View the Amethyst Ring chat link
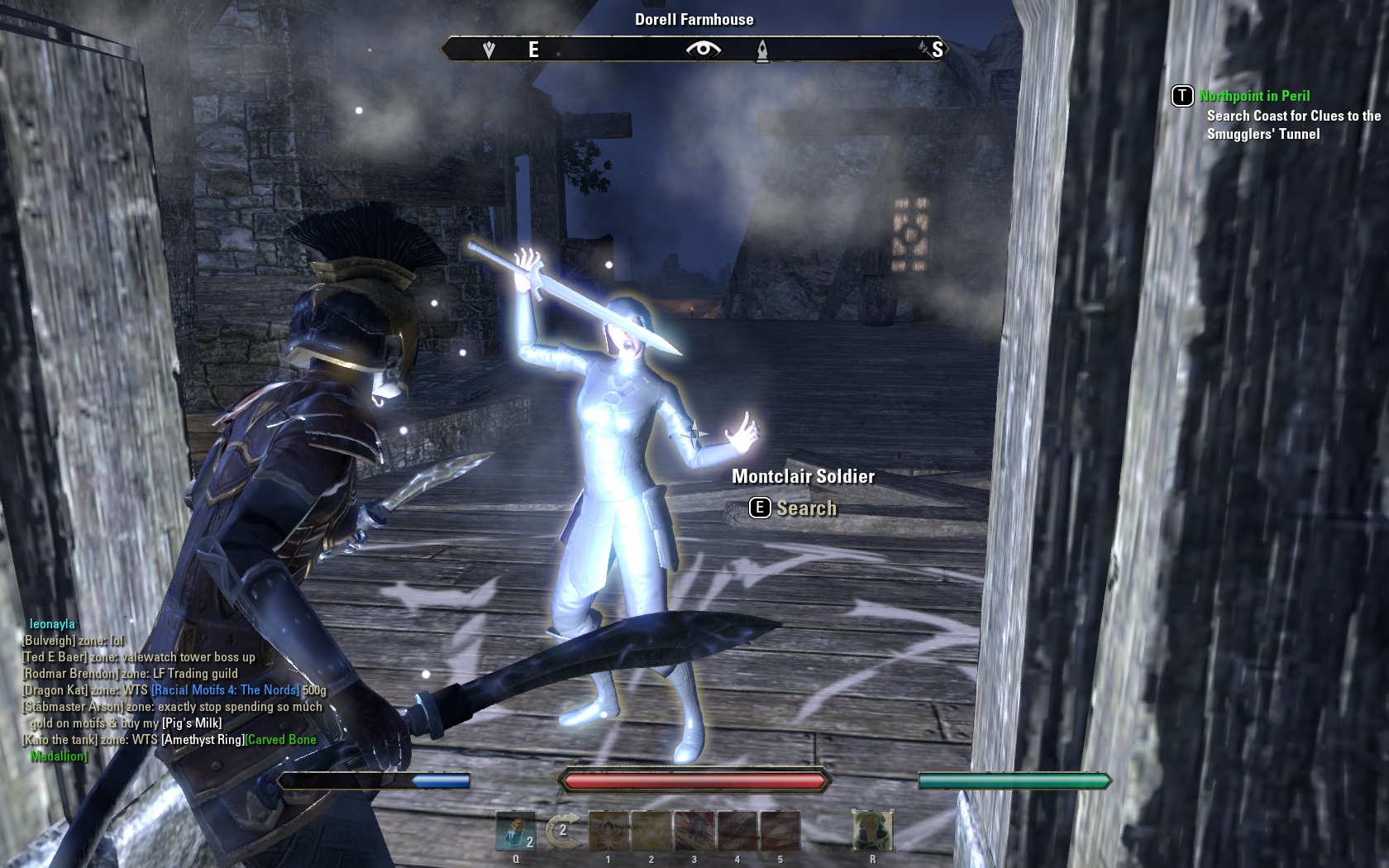Screen dimensions: 1389x868 [203, 740]
